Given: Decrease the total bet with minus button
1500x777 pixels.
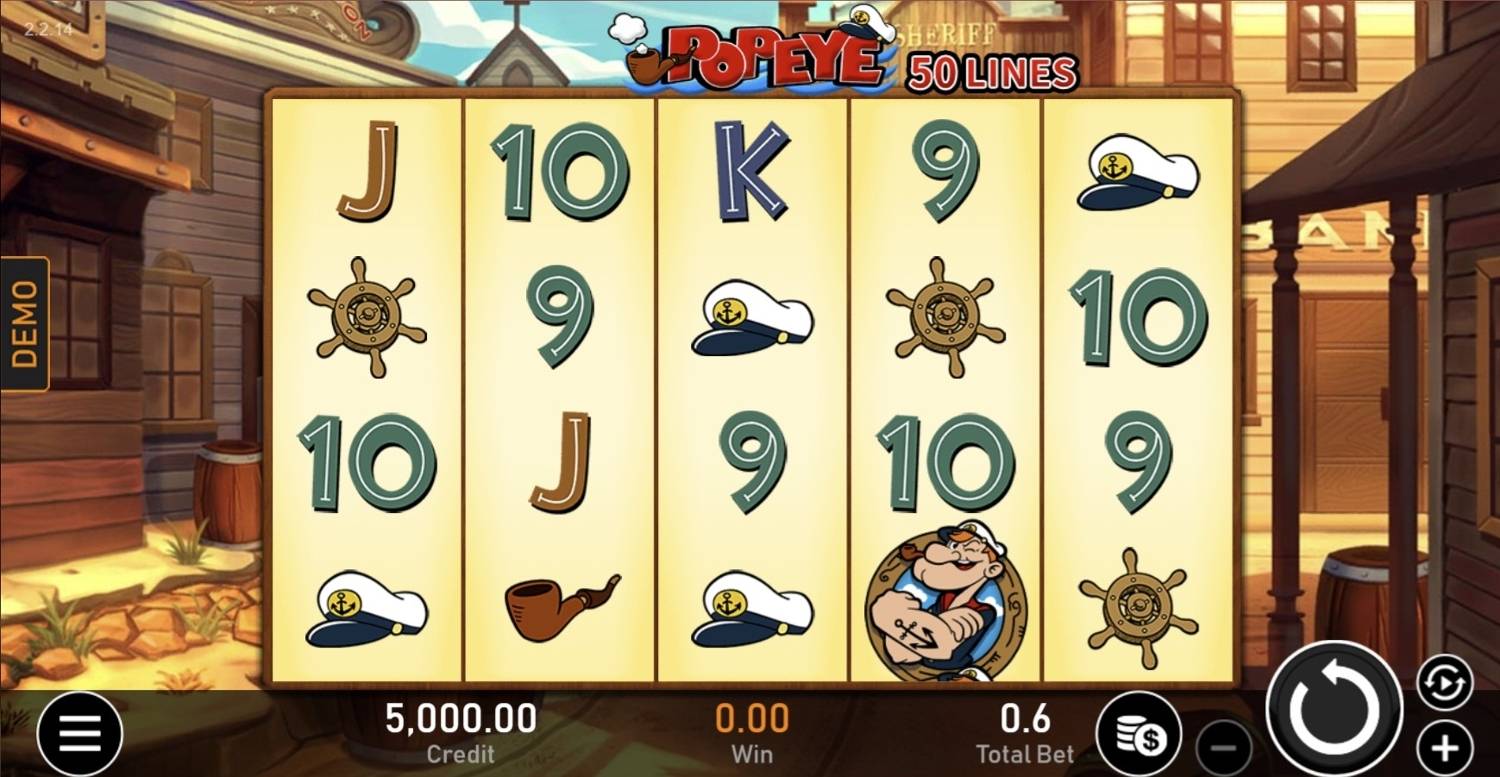Looking at the screenshot, I should (1225, 744).
